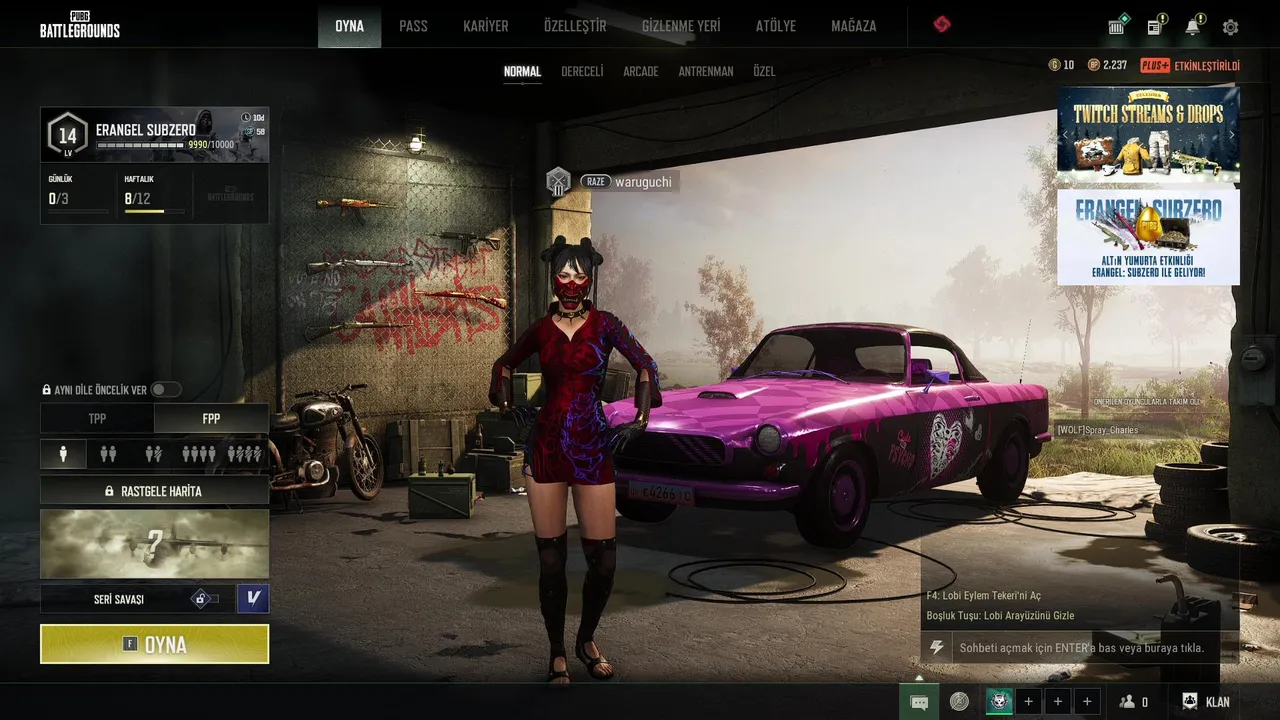1280x720 pixels.
Task: Select the DERECELİ ranked mode
Action: point(582,72)
